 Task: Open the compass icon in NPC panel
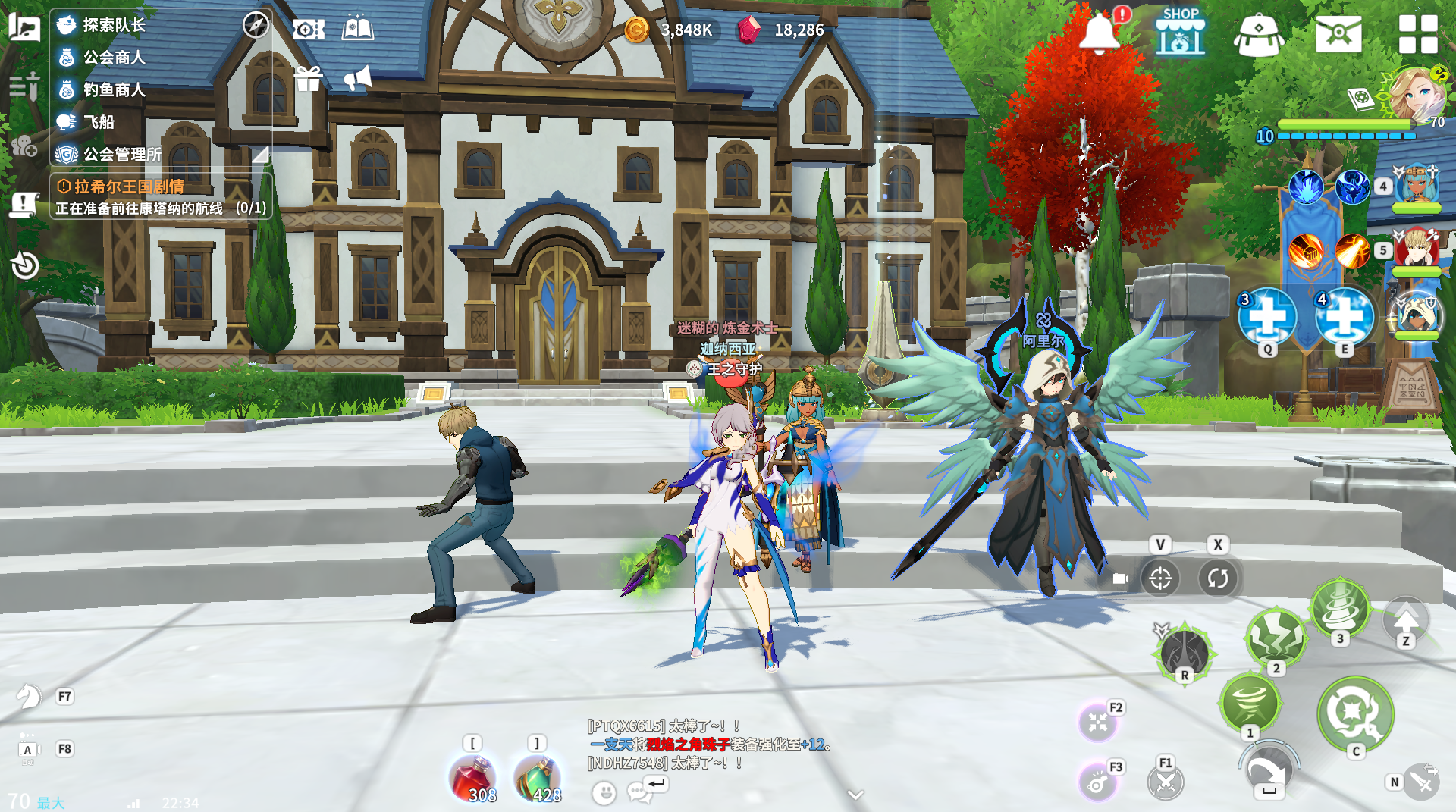tap(256, 25)
